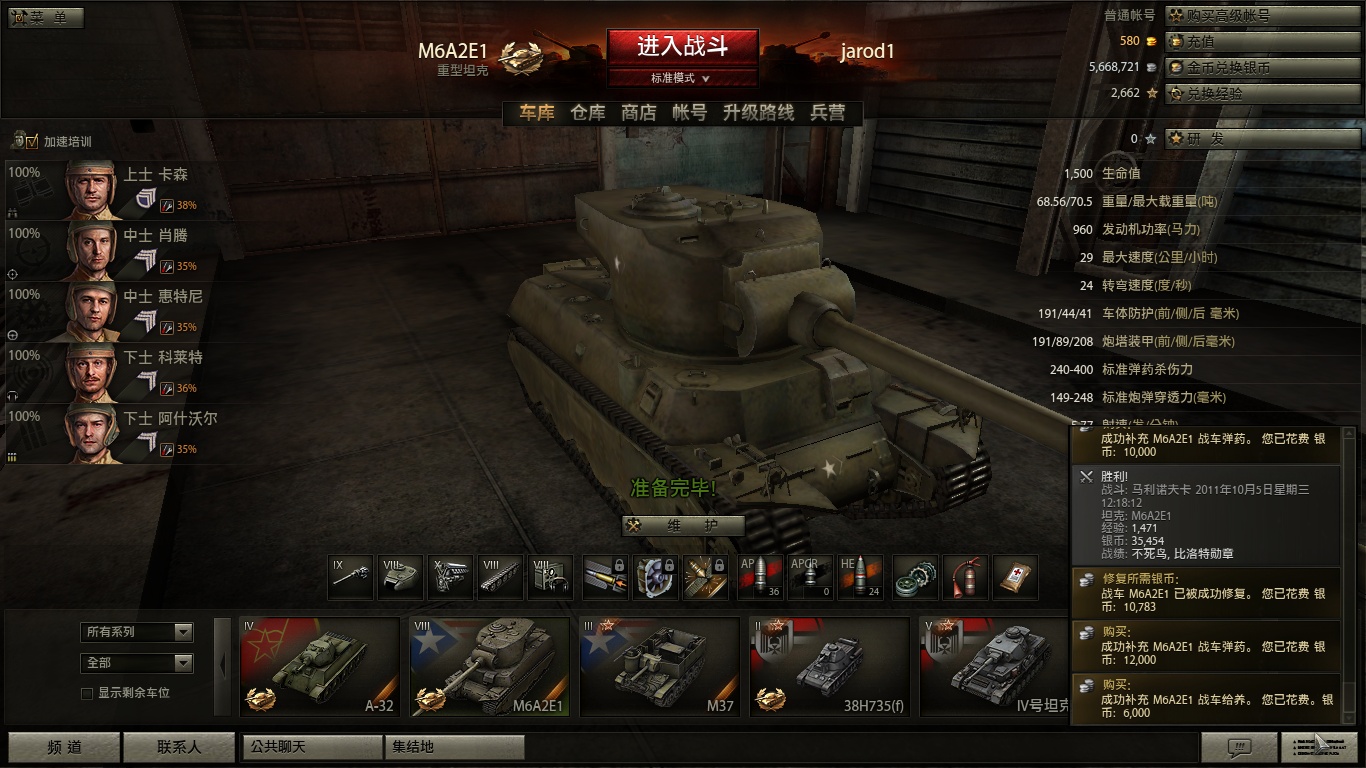Open the 研发 research button
Viewport: 1366px width, 768px height.
click(x=1260, y=139)
